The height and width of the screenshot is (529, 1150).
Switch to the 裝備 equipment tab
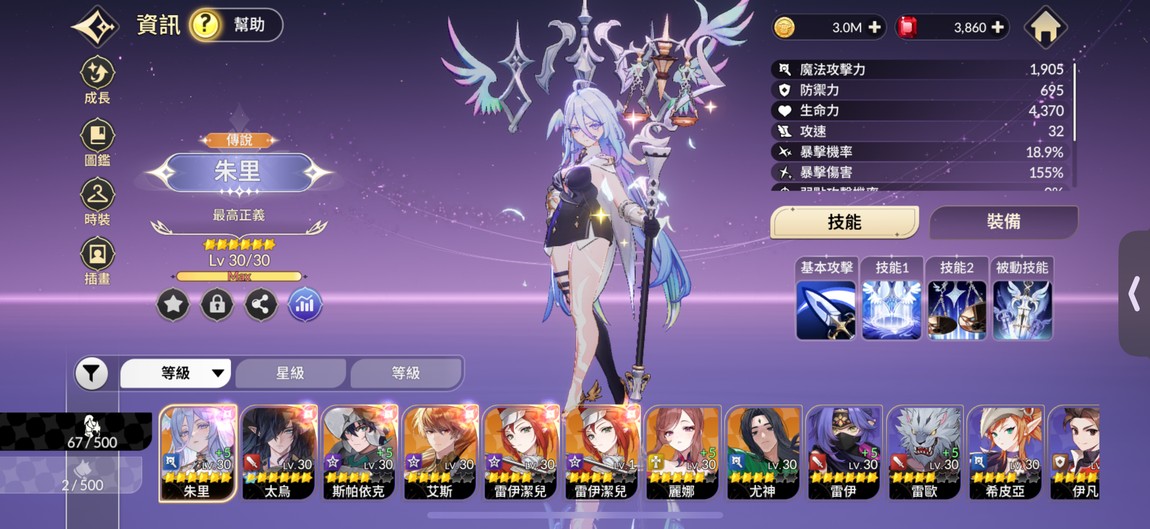(x=1003, y=222)
